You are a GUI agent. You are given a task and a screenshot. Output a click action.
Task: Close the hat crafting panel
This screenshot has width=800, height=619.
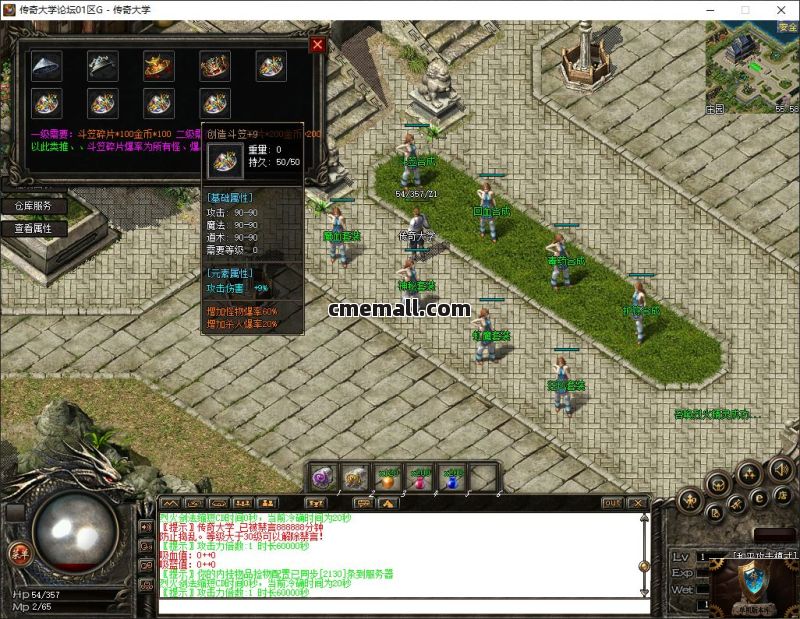317,45
